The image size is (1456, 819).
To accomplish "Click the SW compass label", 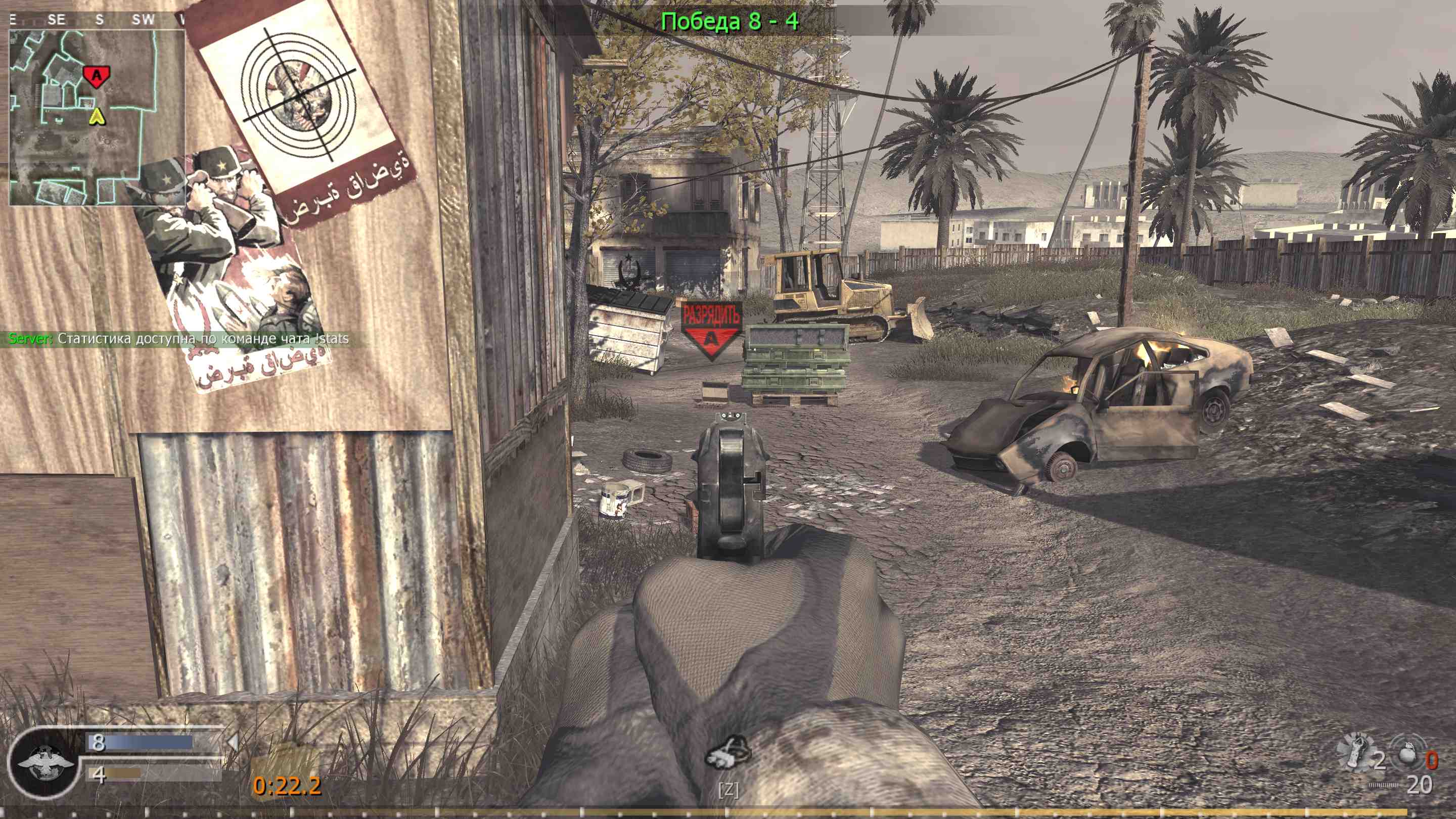I will click(144, 19).
